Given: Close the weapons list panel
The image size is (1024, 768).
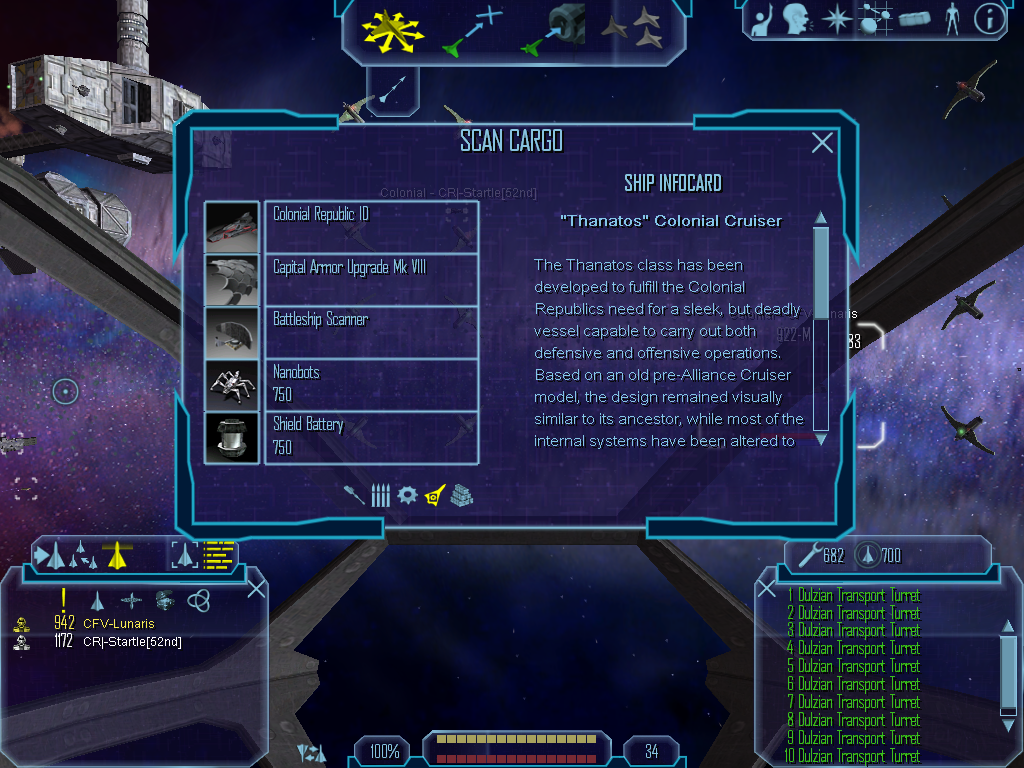Looking at the screenshot, I should pos(767,589).
